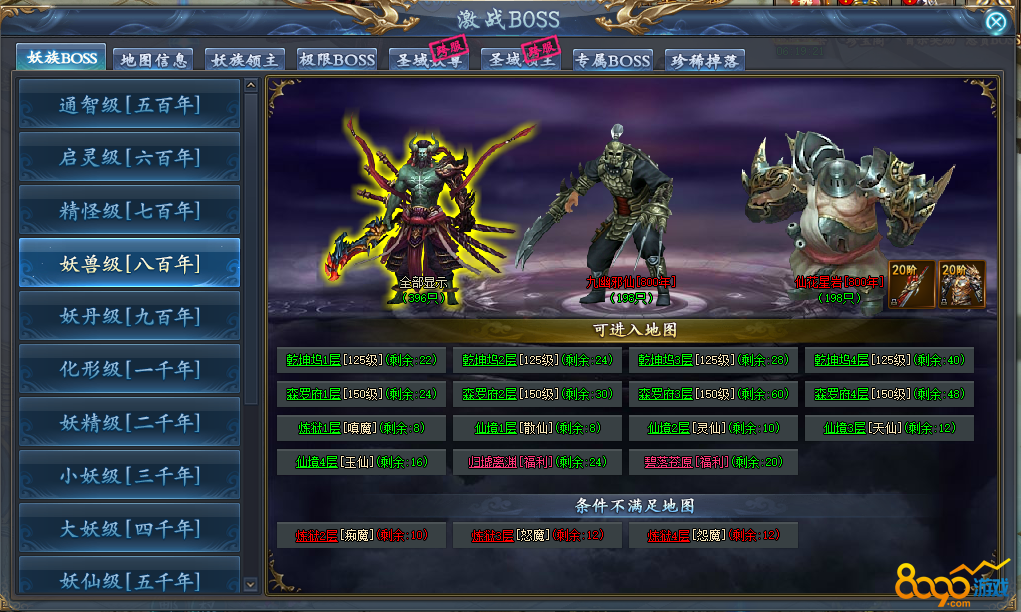Enter the 乾坤坞1层 map
The width and height of the screenshot is (1021, 612).
[358, 360]
